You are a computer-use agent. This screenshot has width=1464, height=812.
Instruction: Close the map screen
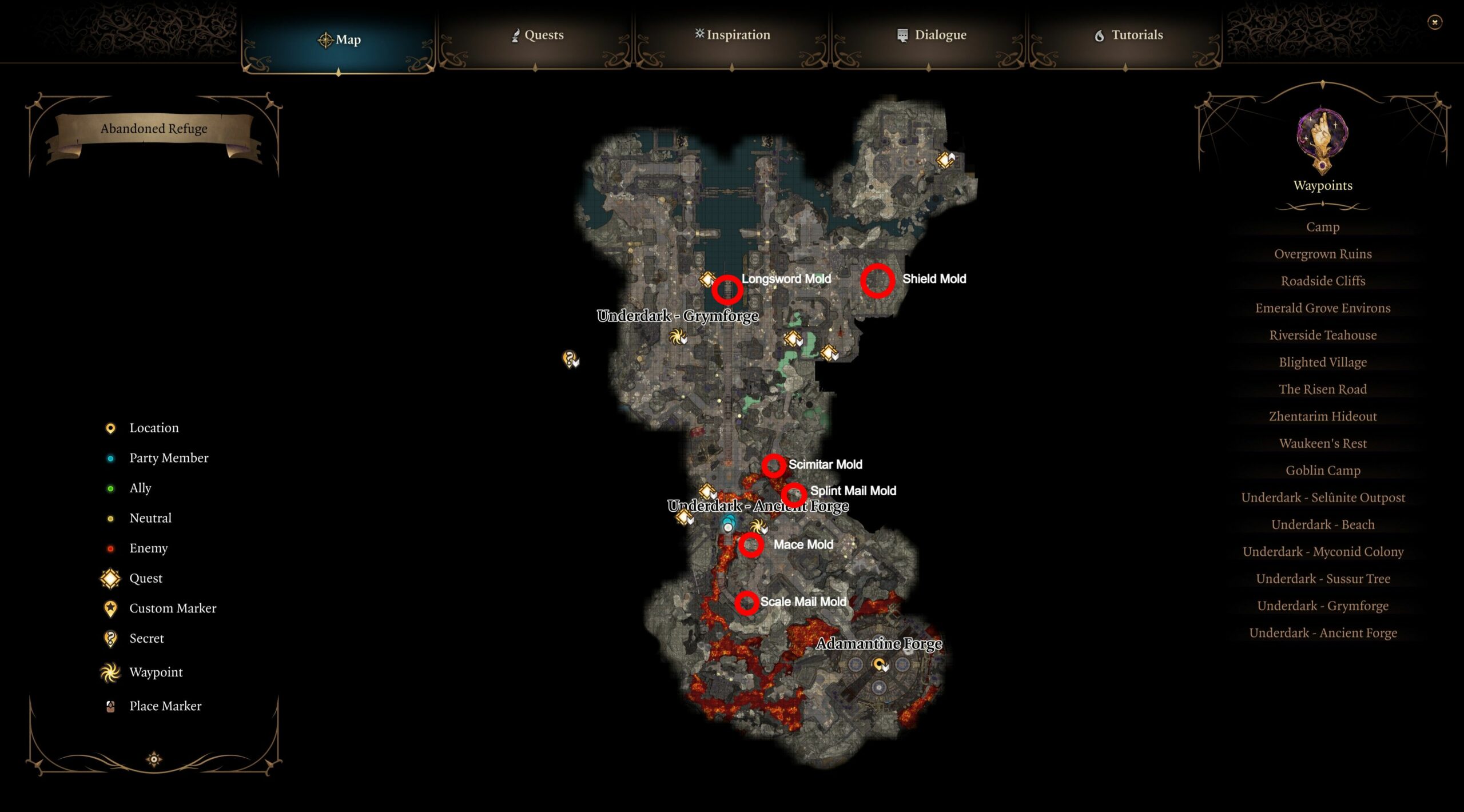tap(1434, 22)
